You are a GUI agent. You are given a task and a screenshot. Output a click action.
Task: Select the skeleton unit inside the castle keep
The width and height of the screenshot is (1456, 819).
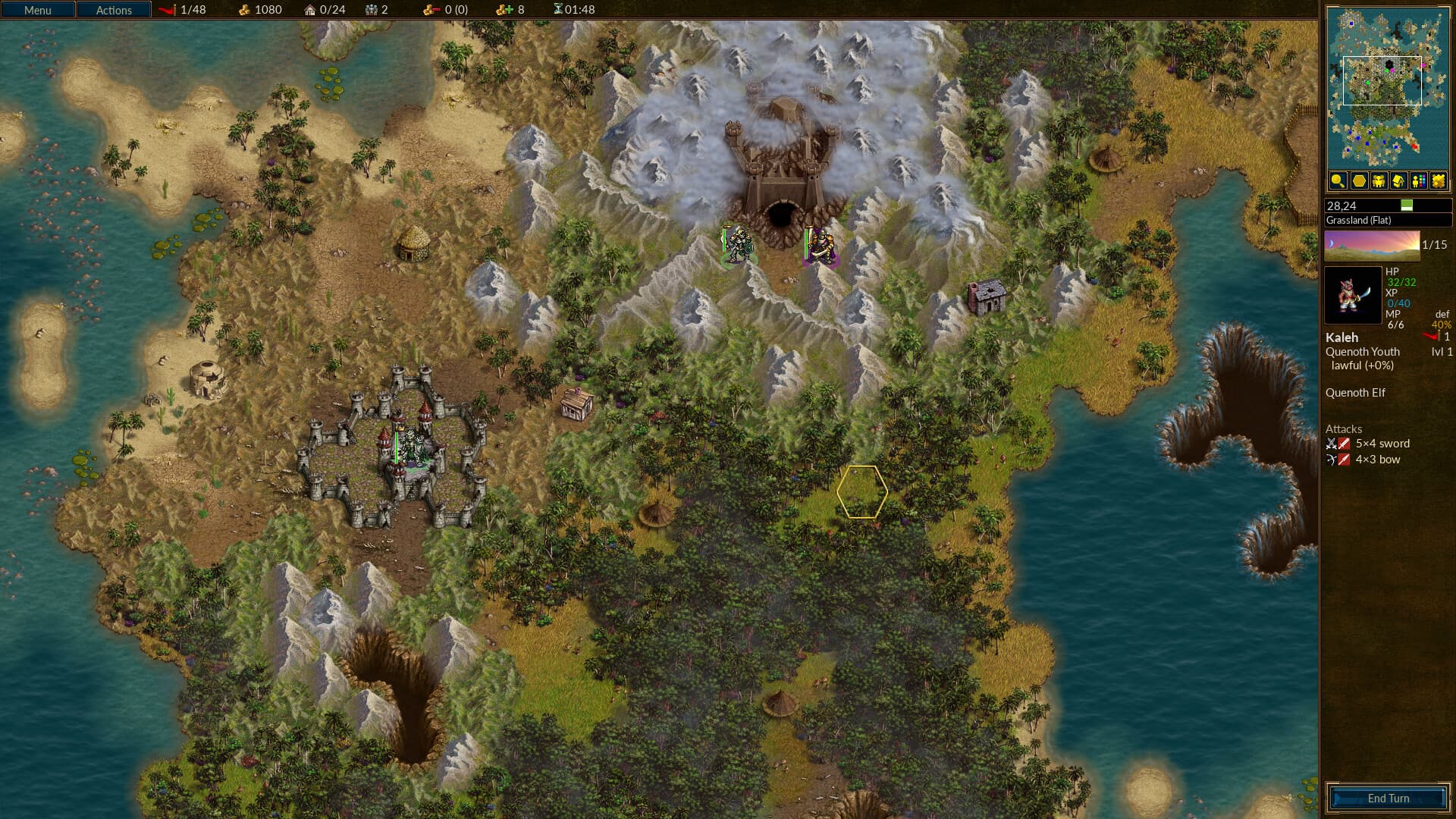(411, 447)
